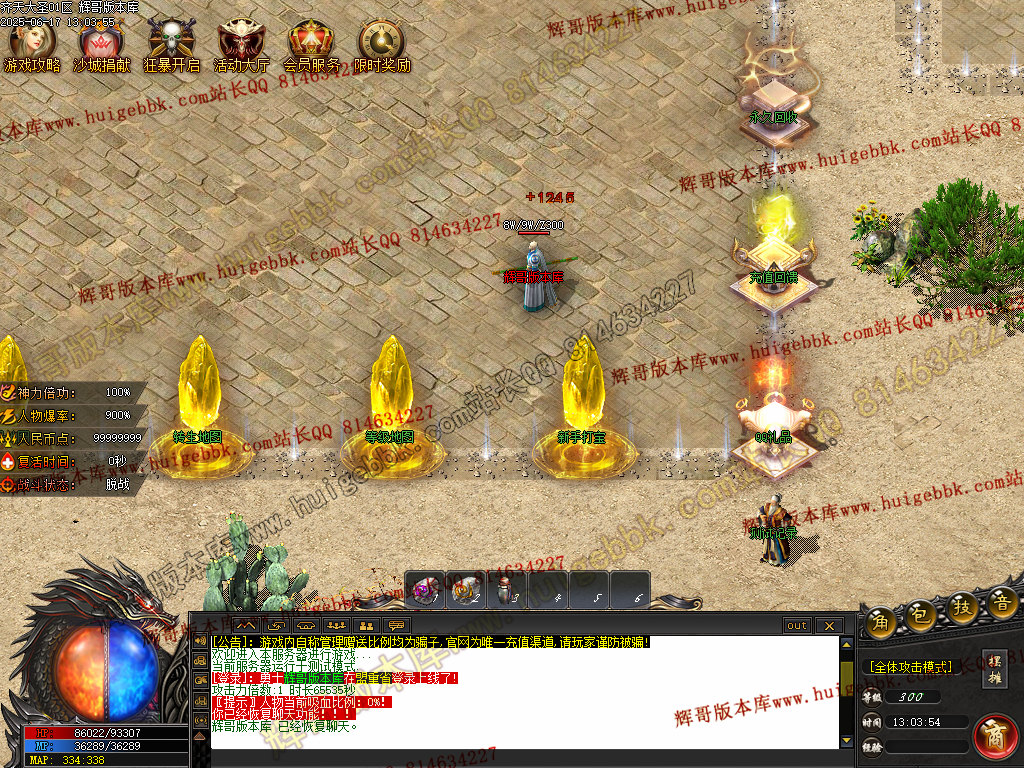
Task: Open the skills 技 button
Action: point(963,608)
